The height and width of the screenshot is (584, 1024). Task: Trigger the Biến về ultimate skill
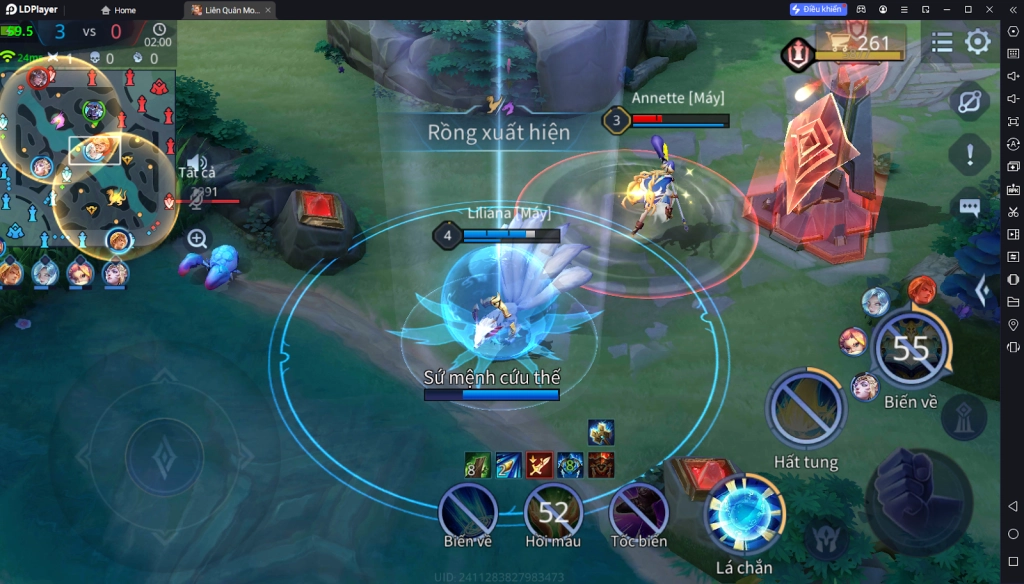(910, 348)
